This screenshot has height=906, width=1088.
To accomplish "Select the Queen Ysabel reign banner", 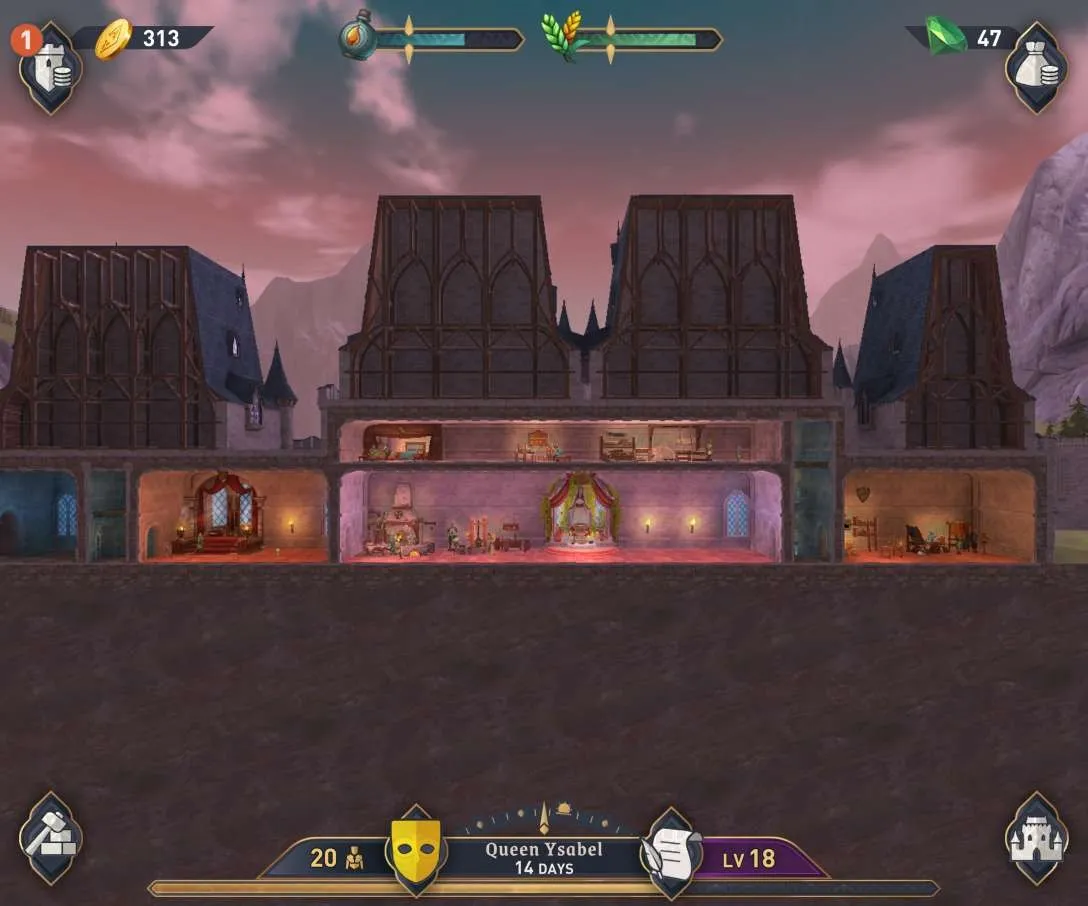I will pos(543,857).
